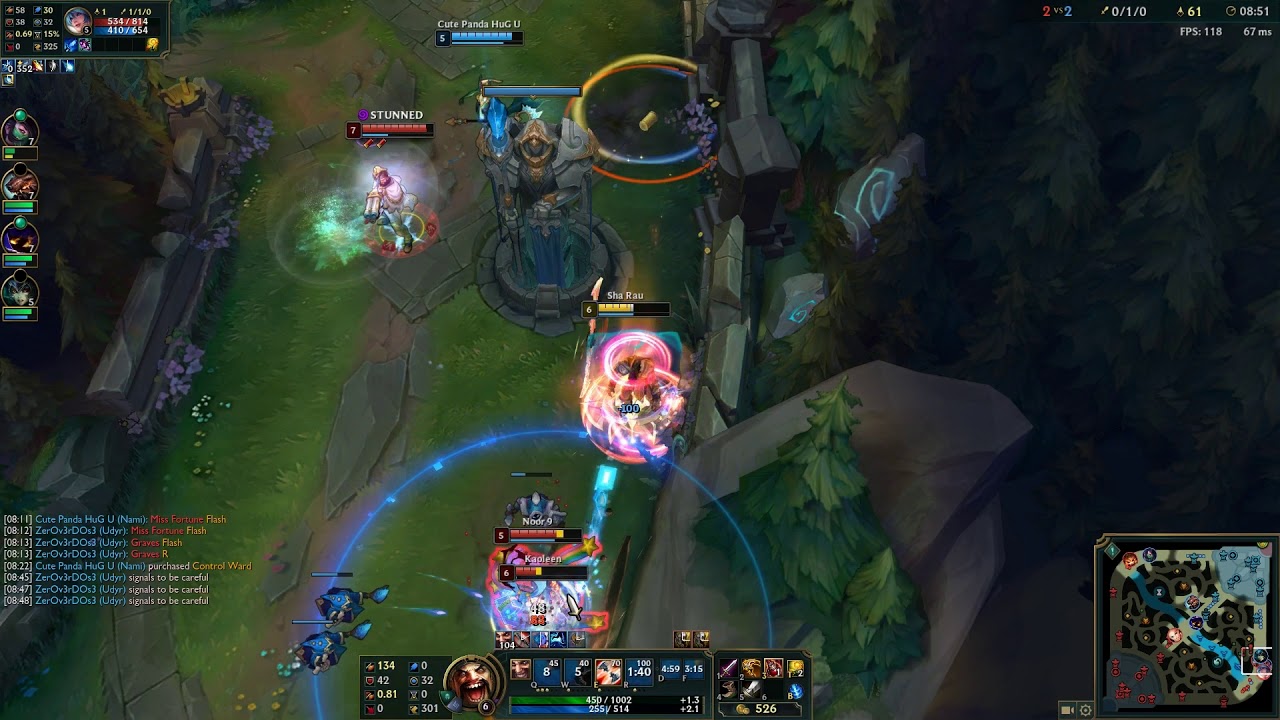The image size is (1280, 720).
Task: Open the settings gear beside the minimap
Action: click(x=1085, y=710)
